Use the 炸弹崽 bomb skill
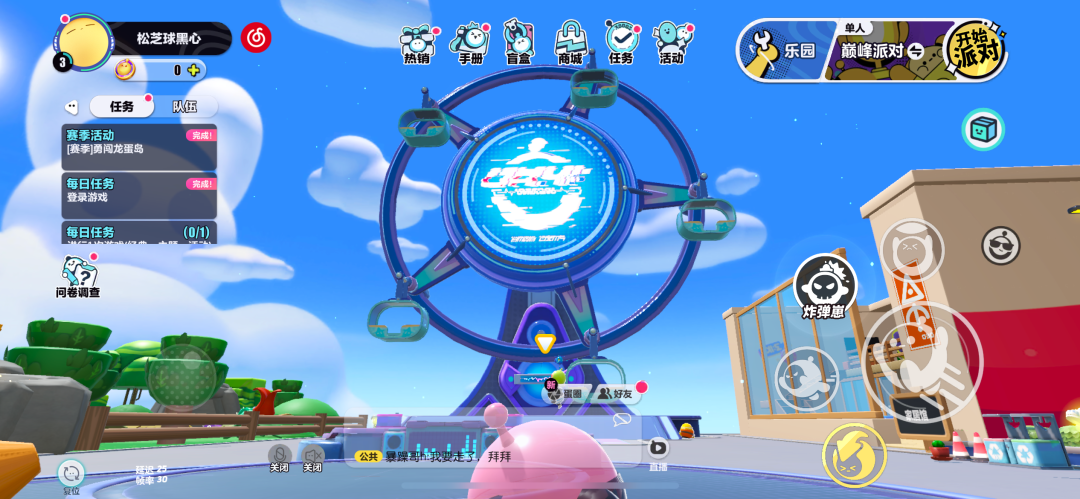This screenshot has width=1080, height=499. point(825,285)
